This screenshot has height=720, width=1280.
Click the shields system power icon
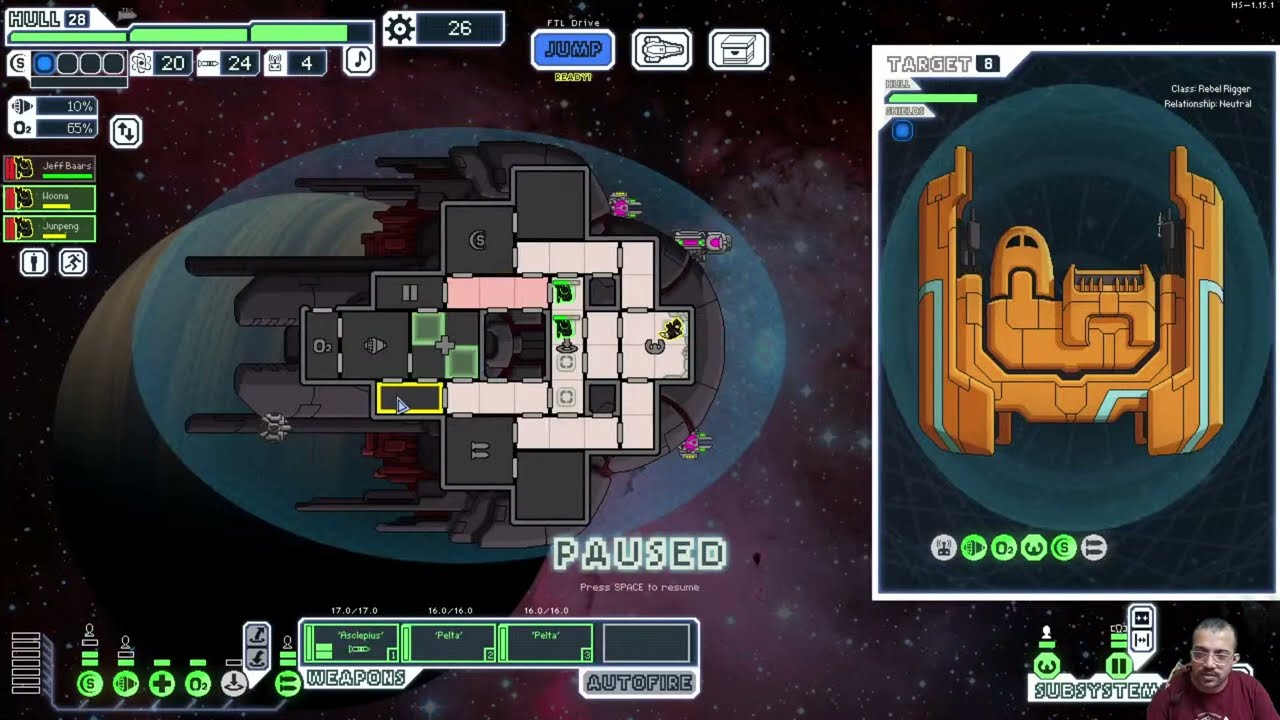coord(90,684)
